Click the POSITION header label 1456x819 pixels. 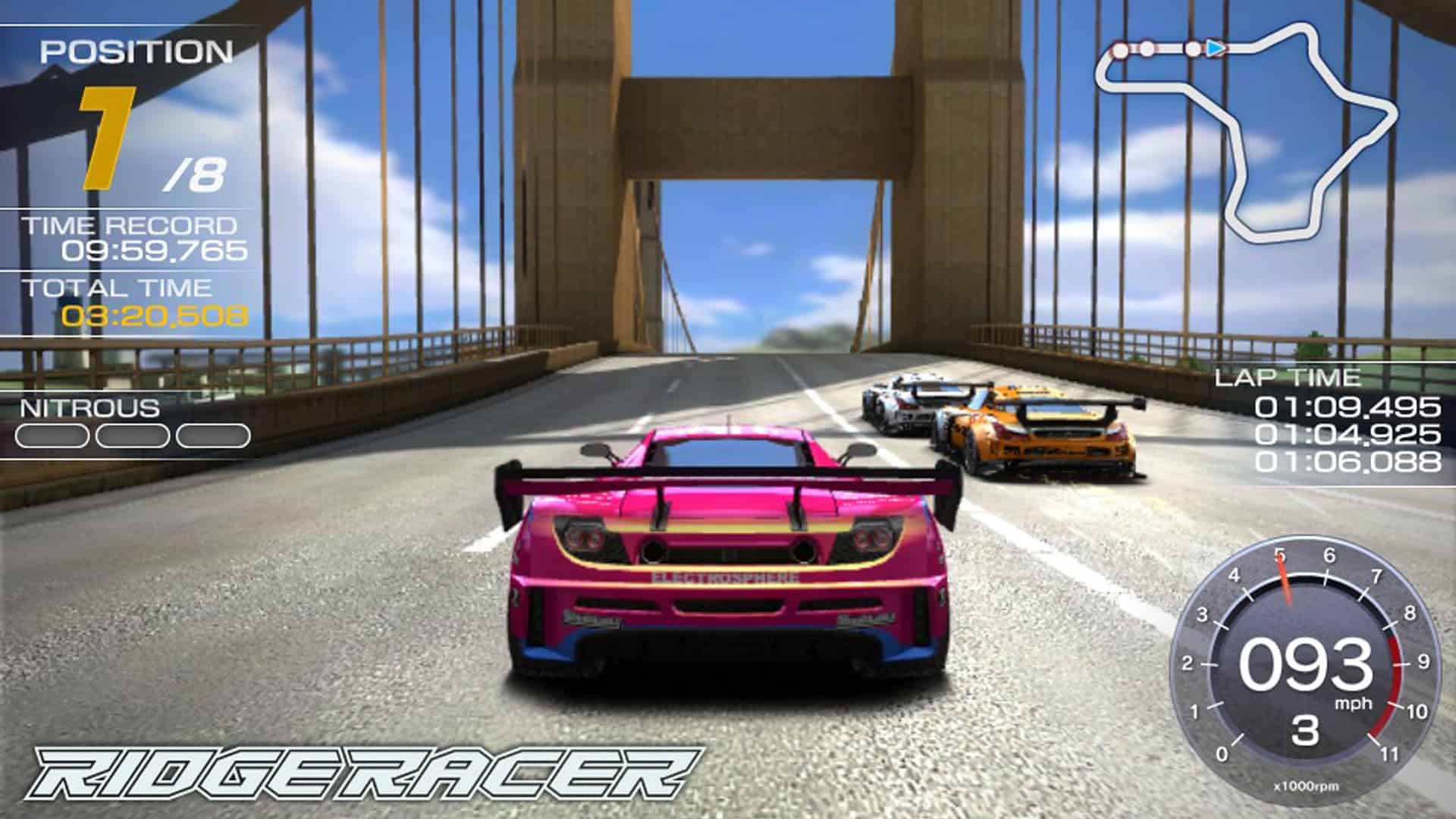(136, 52)
